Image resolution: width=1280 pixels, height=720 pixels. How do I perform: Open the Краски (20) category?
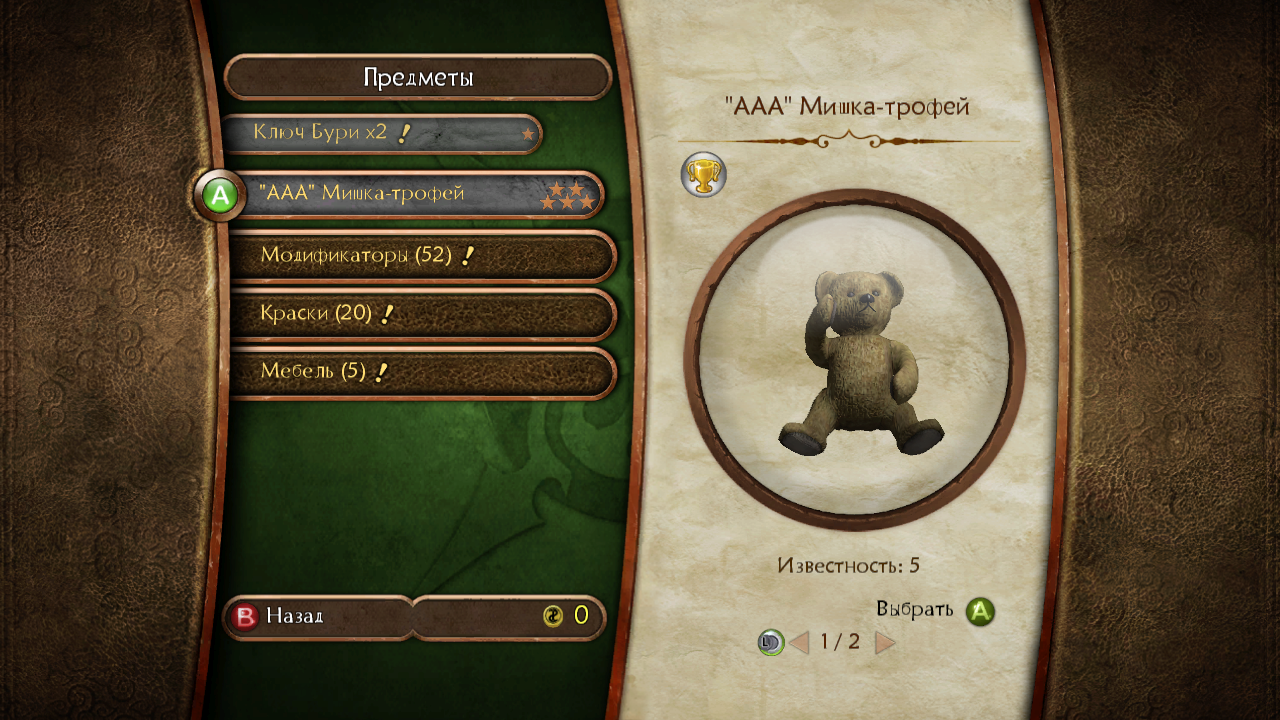coord(420,314)
